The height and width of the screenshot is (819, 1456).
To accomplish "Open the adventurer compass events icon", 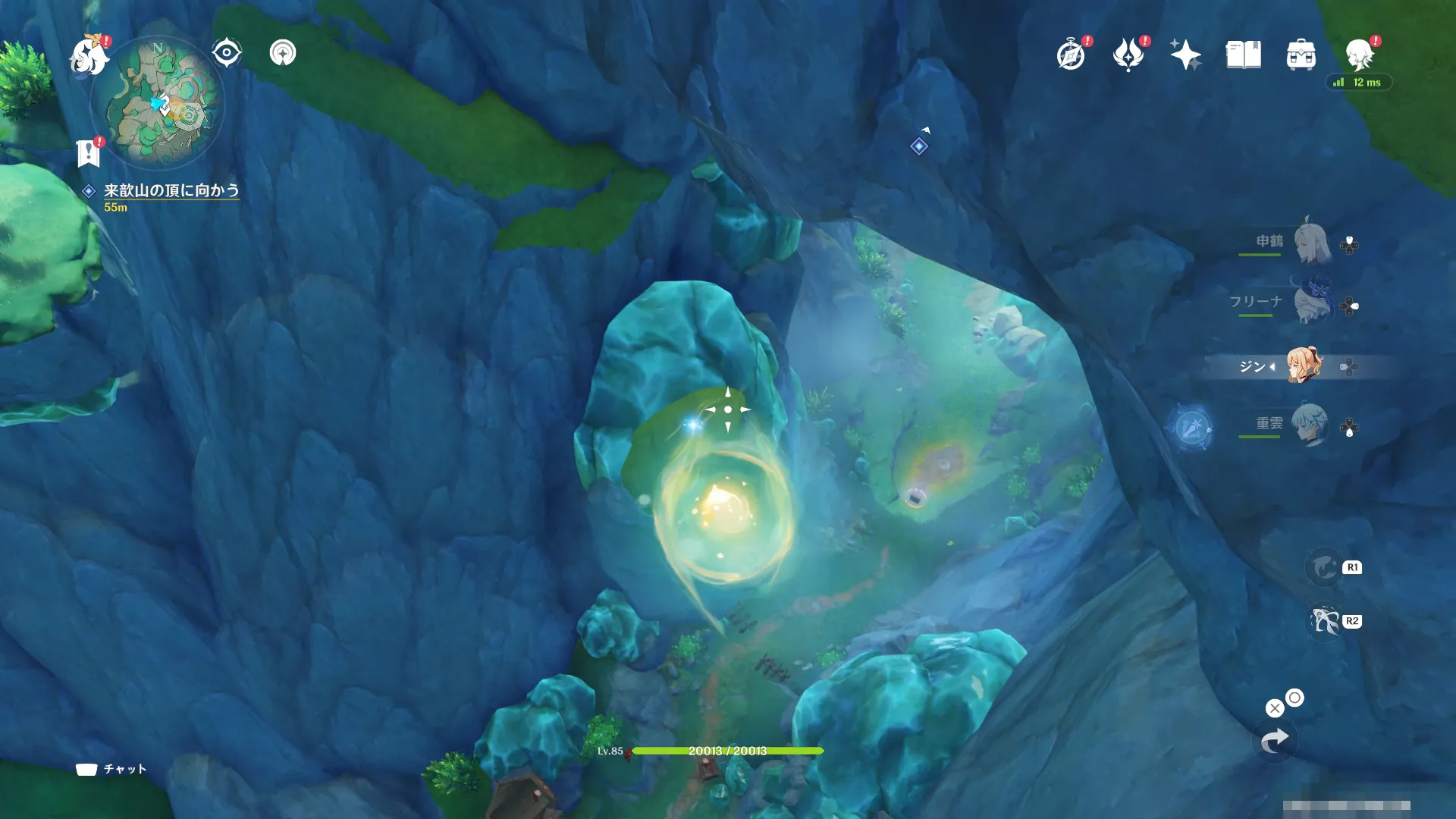I will coord(1071,55).
